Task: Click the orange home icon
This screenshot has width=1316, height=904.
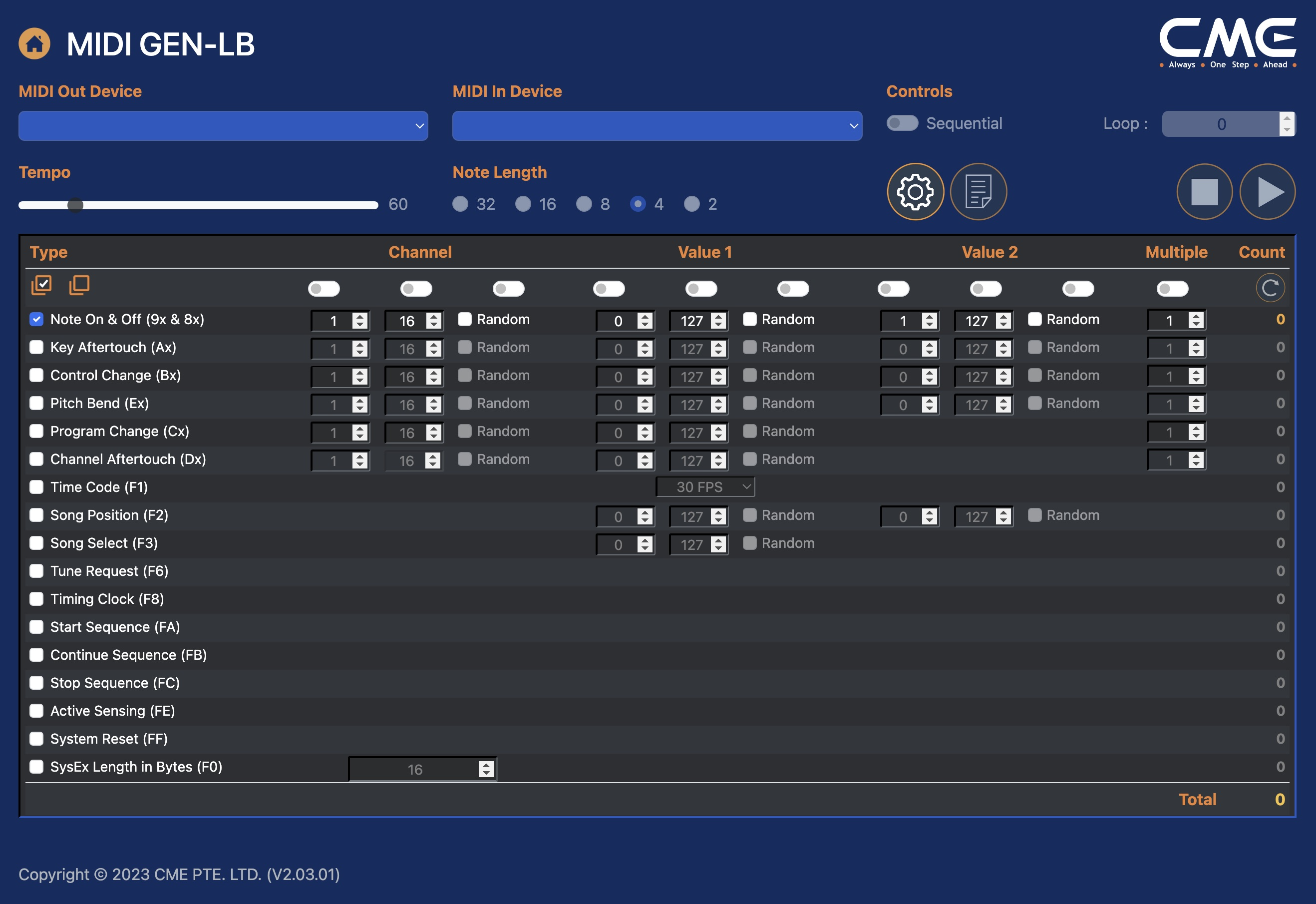Action: tap(34, 43)
